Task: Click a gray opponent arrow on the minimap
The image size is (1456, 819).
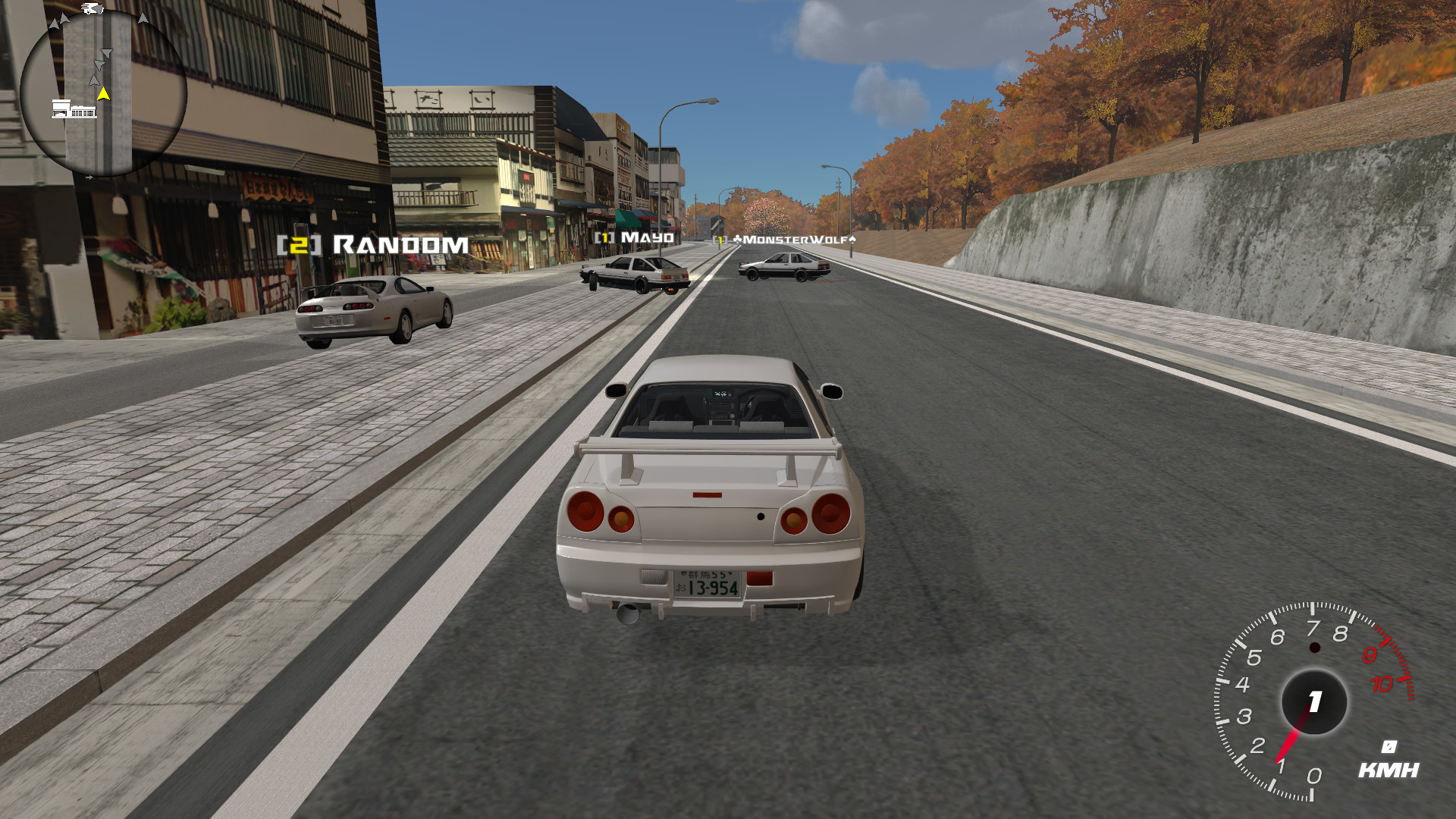Action: pyautogui.click(x=106, y=52)
